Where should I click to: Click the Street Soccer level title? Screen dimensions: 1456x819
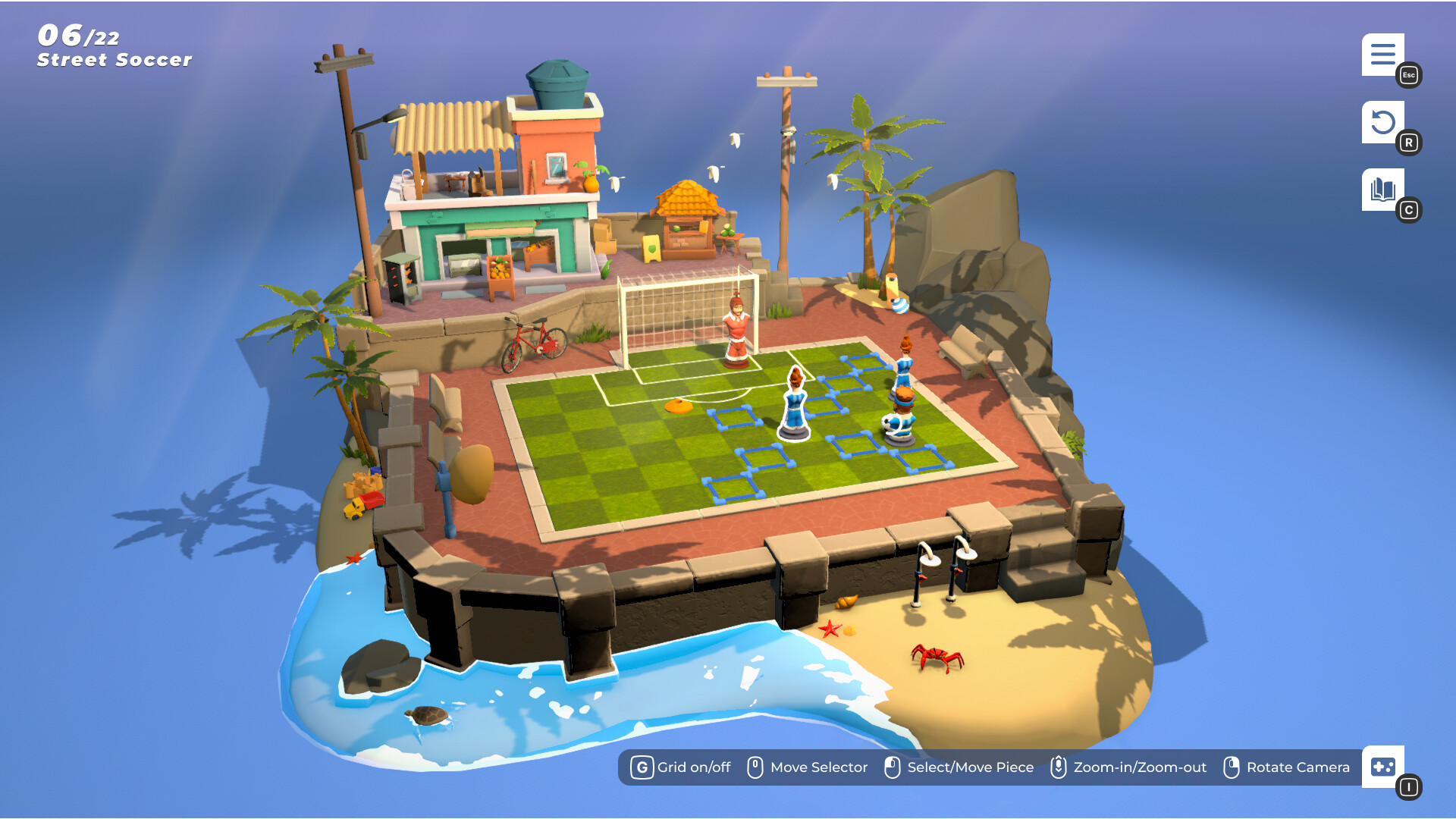coord(114,60)
